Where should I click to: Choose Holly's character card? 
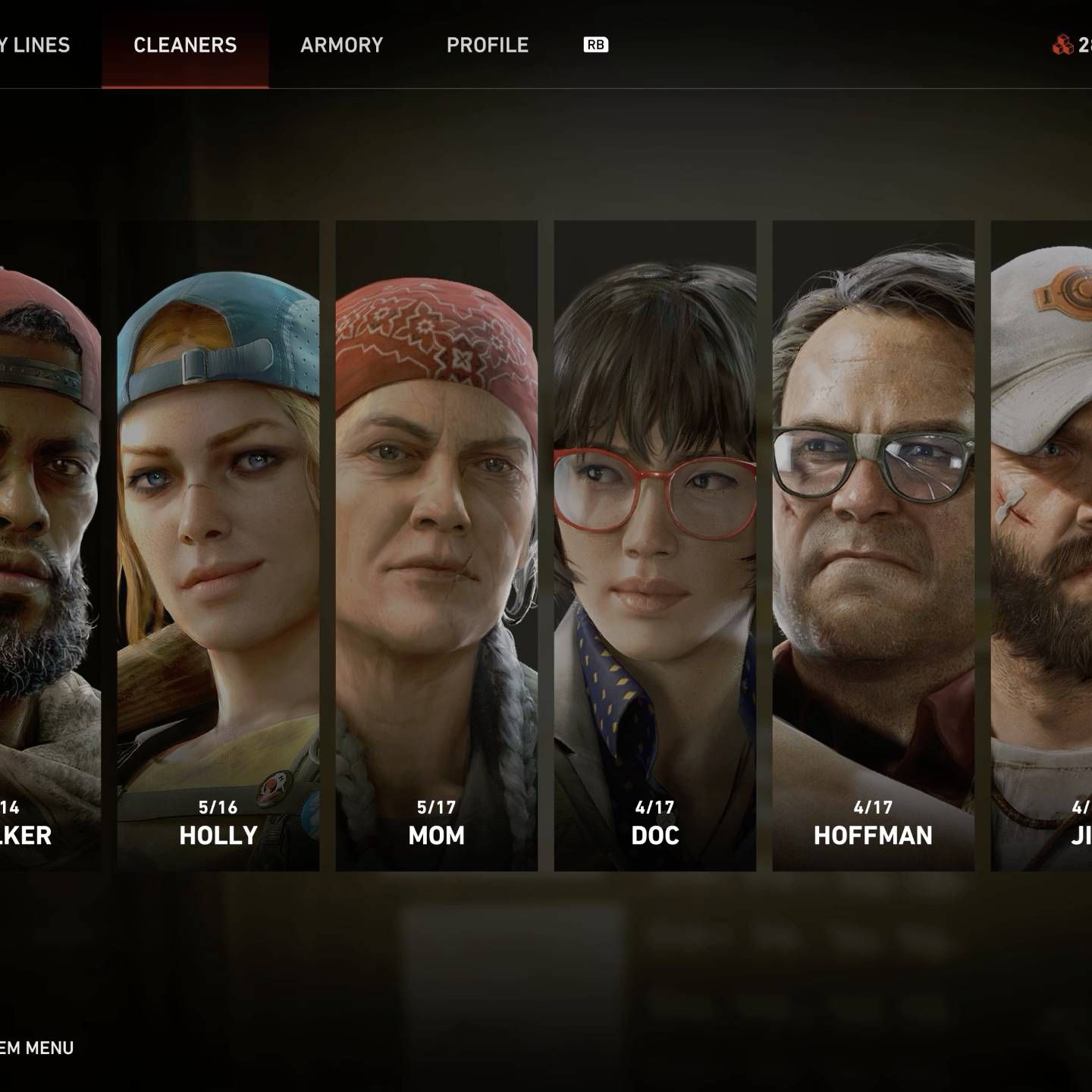218,546
